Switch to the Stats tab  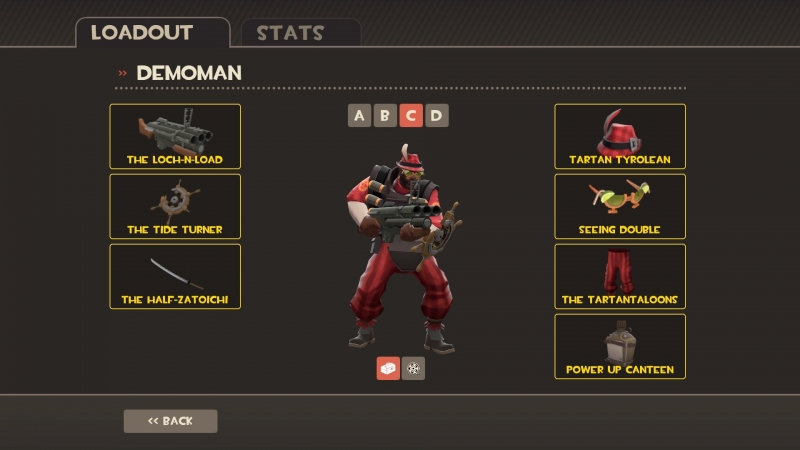290,32
